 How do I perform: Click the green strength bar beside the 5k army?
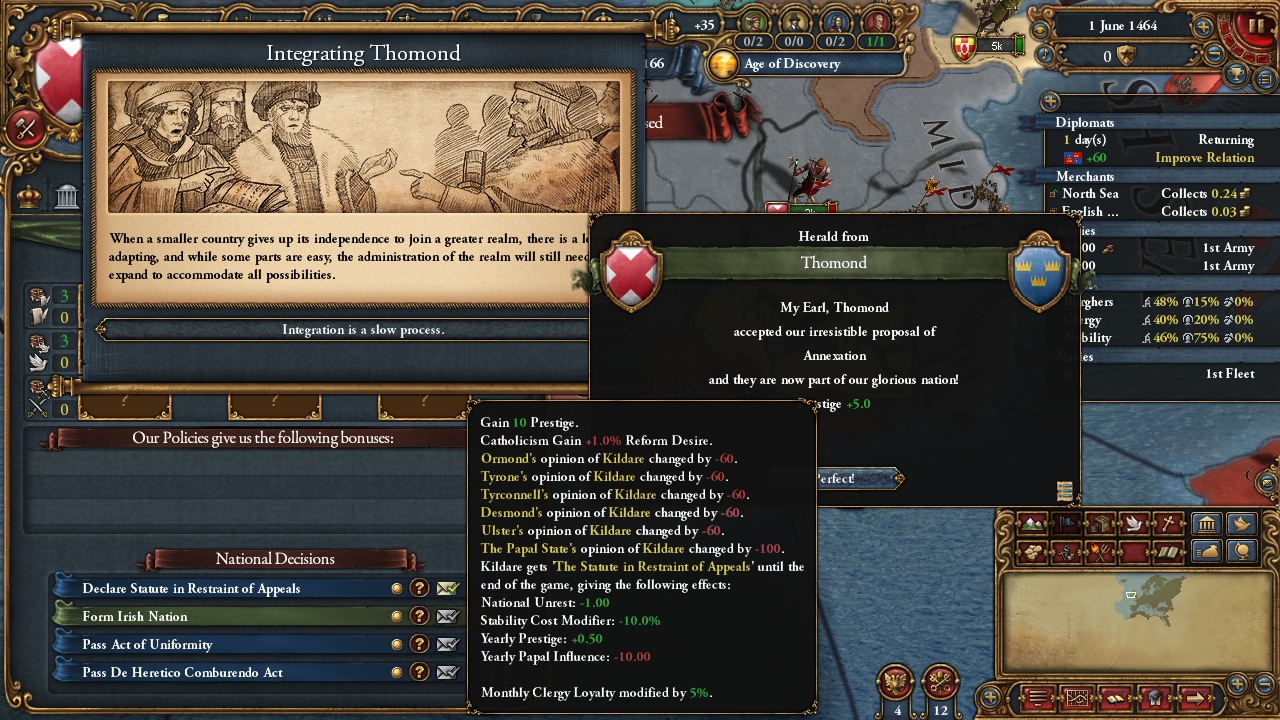1019,44
